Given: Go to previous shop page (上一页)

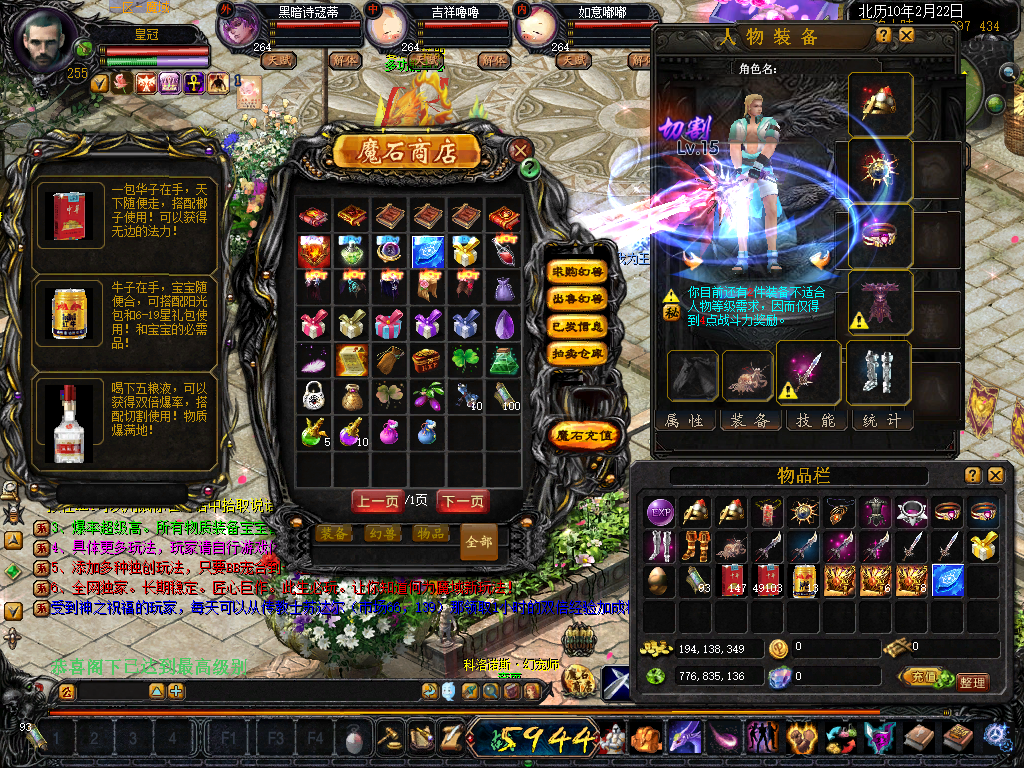Looking at the screenshot, I should pyautogui.click(x=377, y=502).
